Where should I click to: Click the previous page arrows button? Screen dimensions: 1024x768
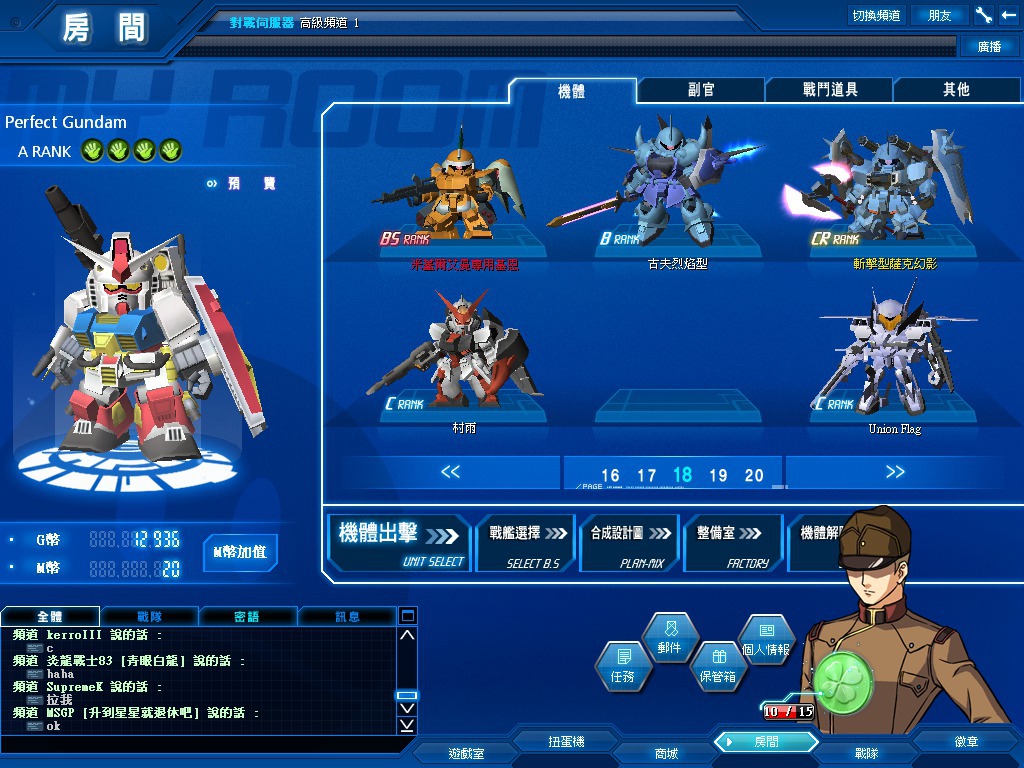[450, 472]
